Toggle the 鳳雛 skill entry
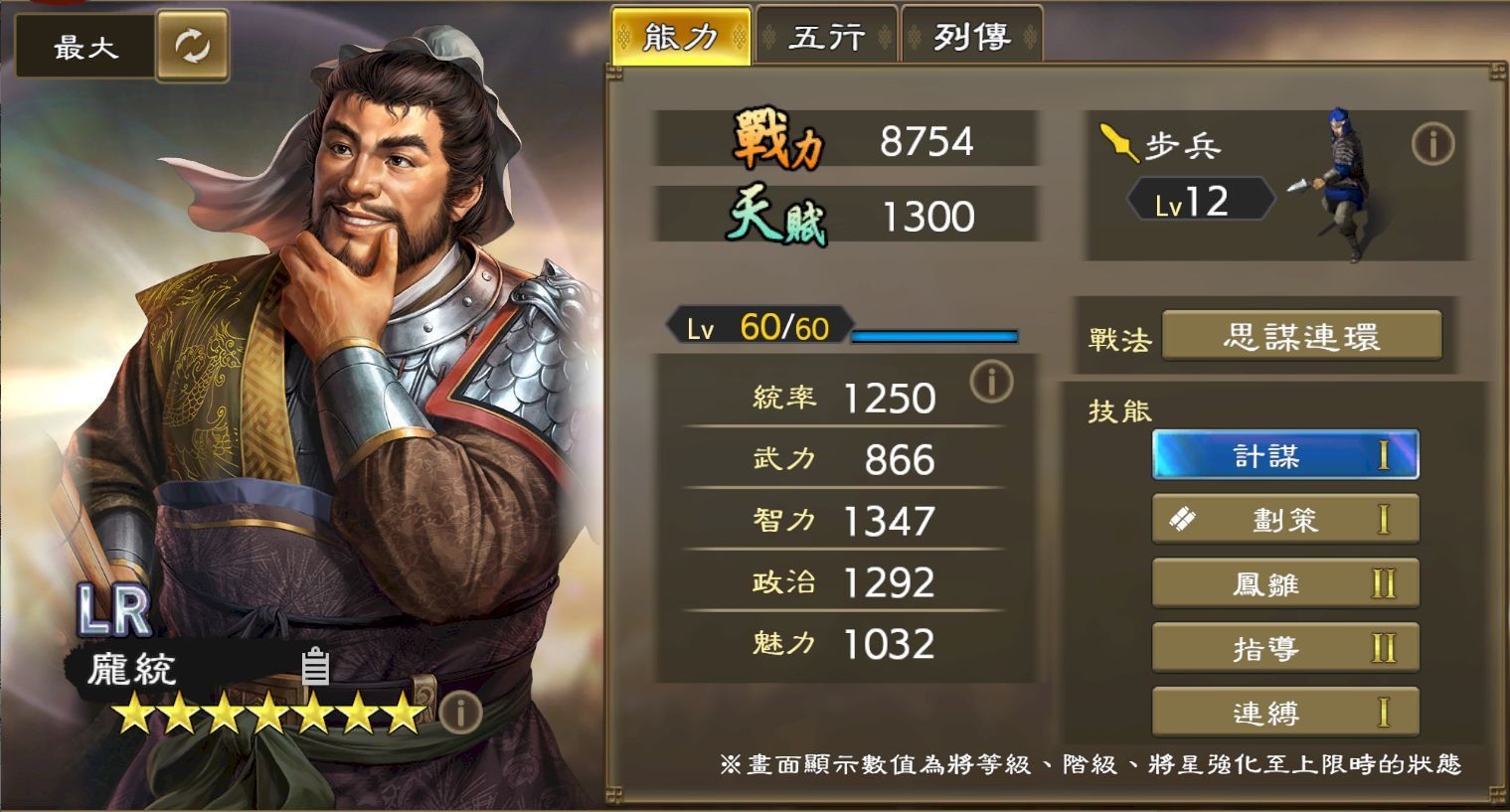Viewport: 1510px width, 812px height. click(1284, 583)
